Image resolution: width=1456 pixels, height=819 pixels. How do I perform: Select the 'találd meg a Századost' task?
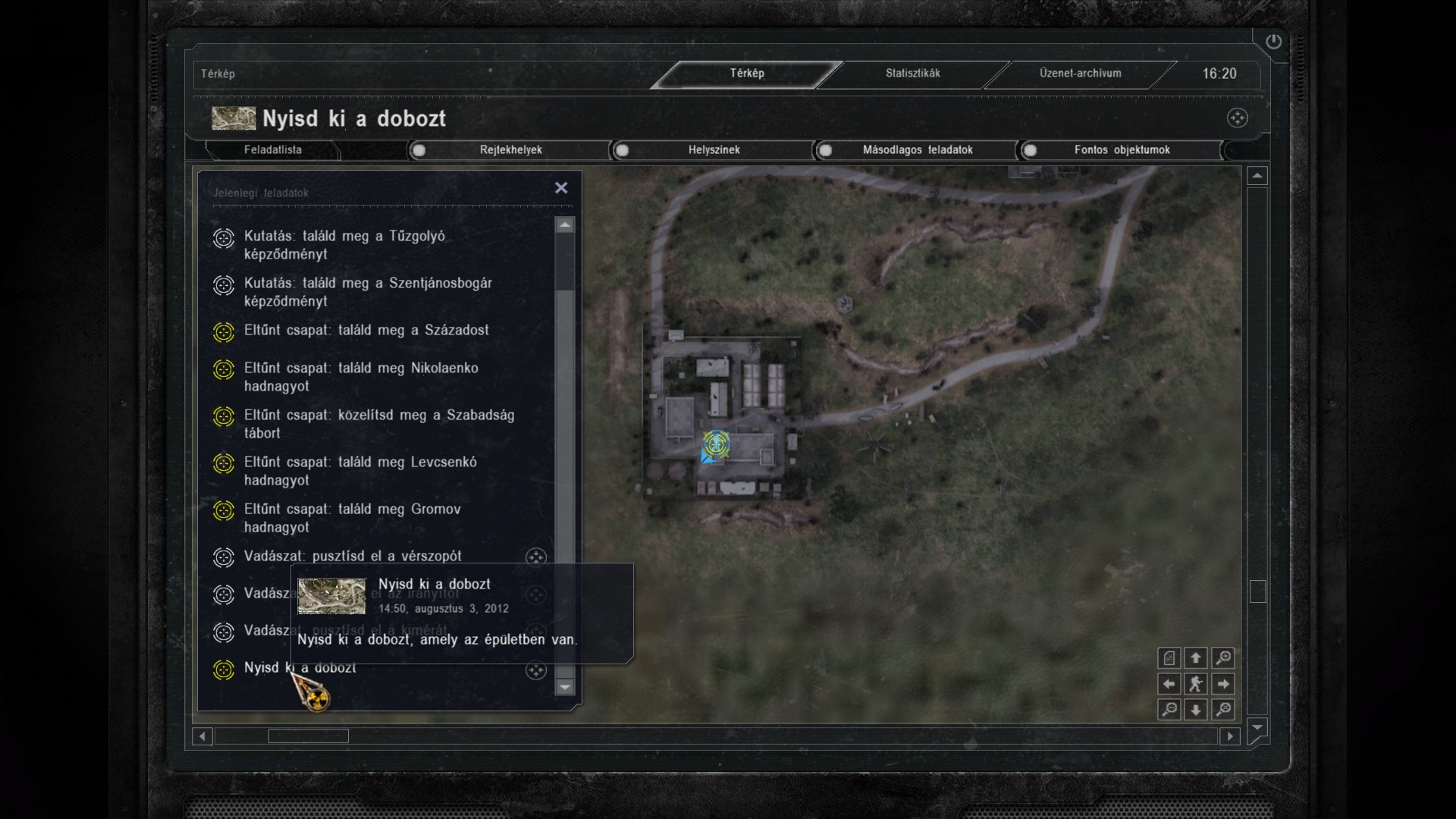click(366, 331)
